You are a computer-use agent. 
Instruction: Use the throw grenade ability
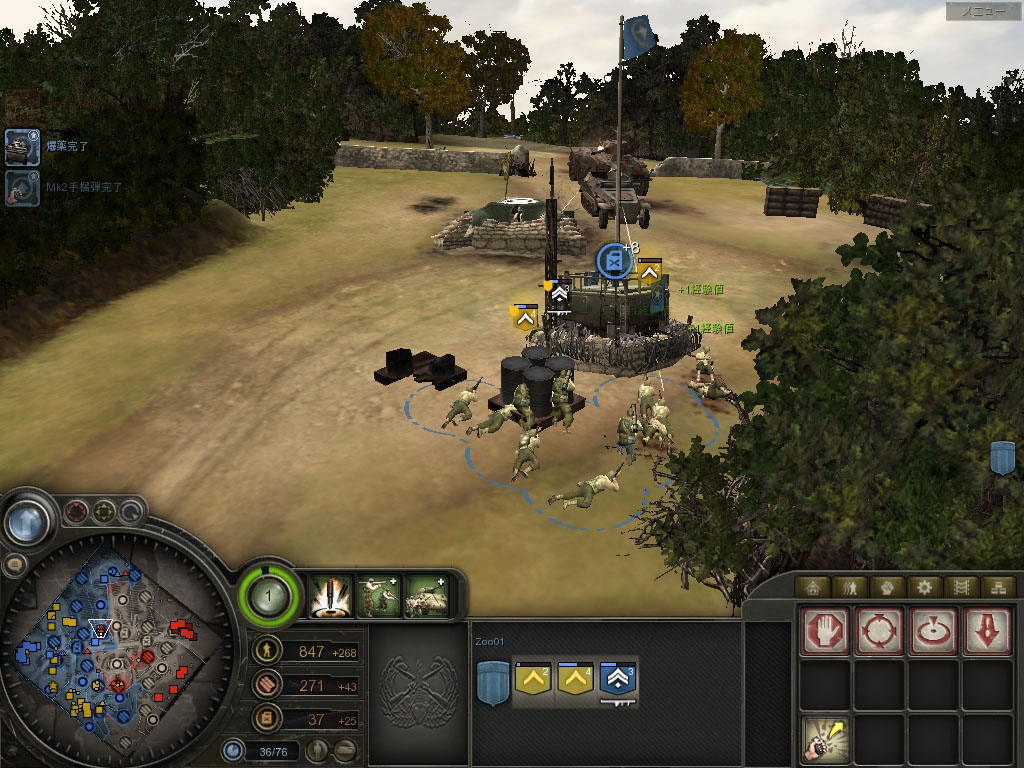coord(825,740)
